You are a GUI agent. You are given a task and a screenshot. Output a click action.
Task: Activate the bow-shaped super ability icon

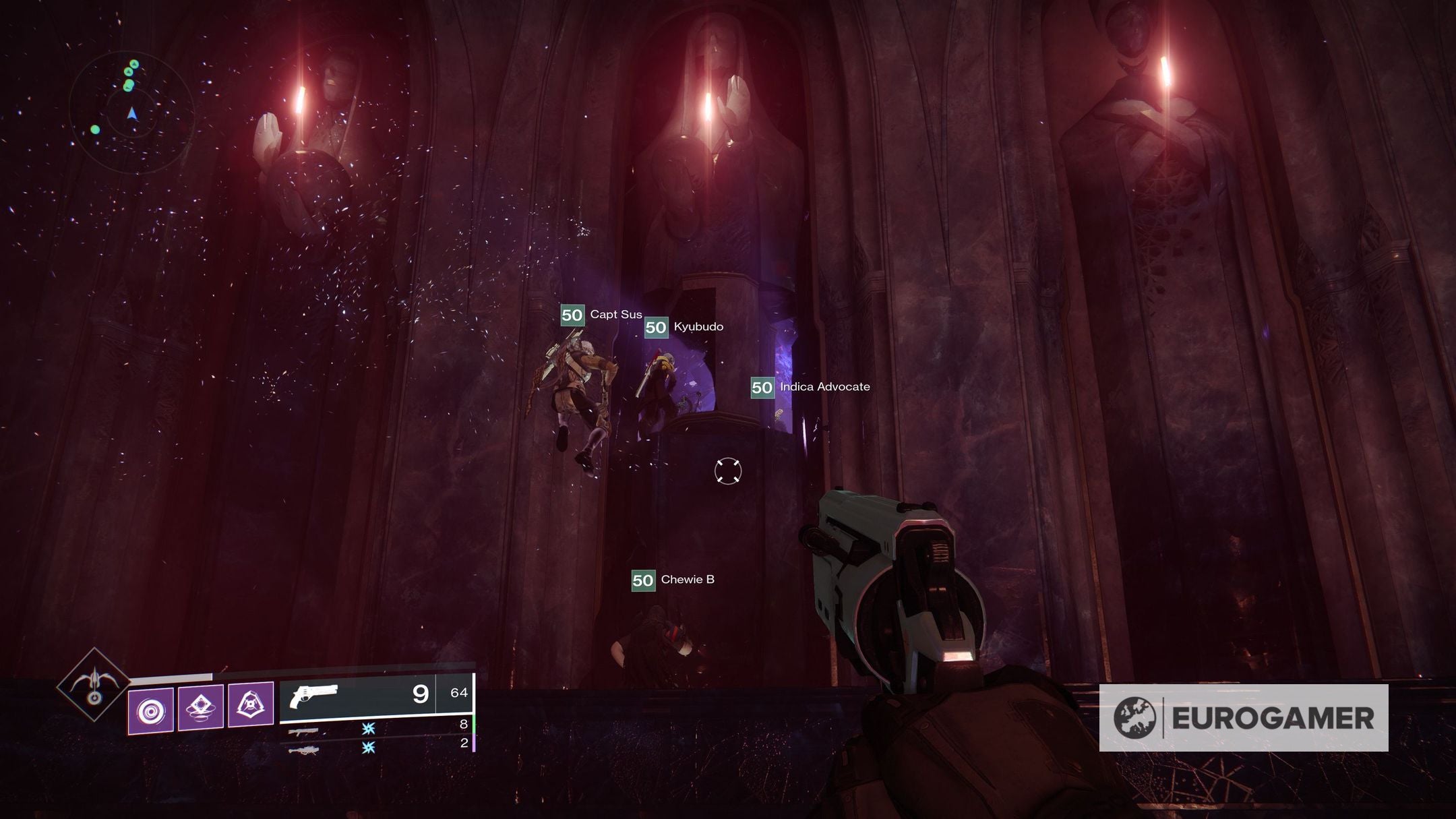94,684
